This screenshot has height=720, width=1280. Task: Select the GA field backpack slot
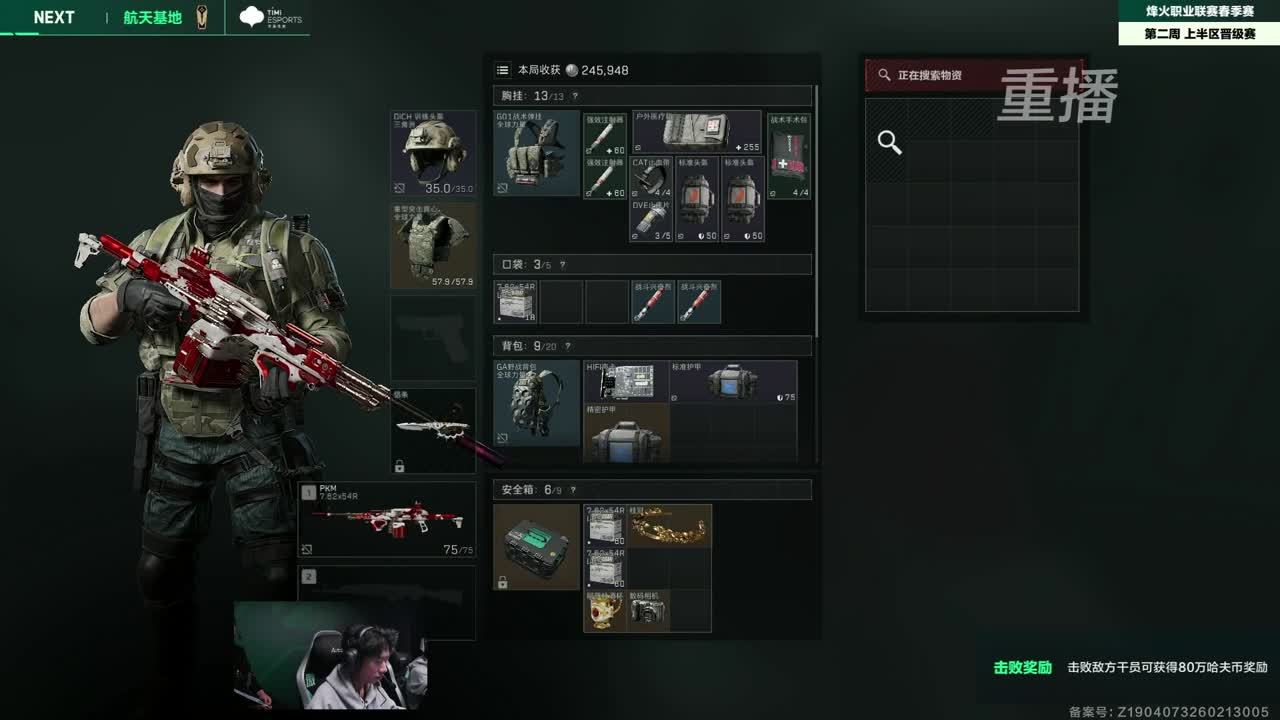point(537,403)
